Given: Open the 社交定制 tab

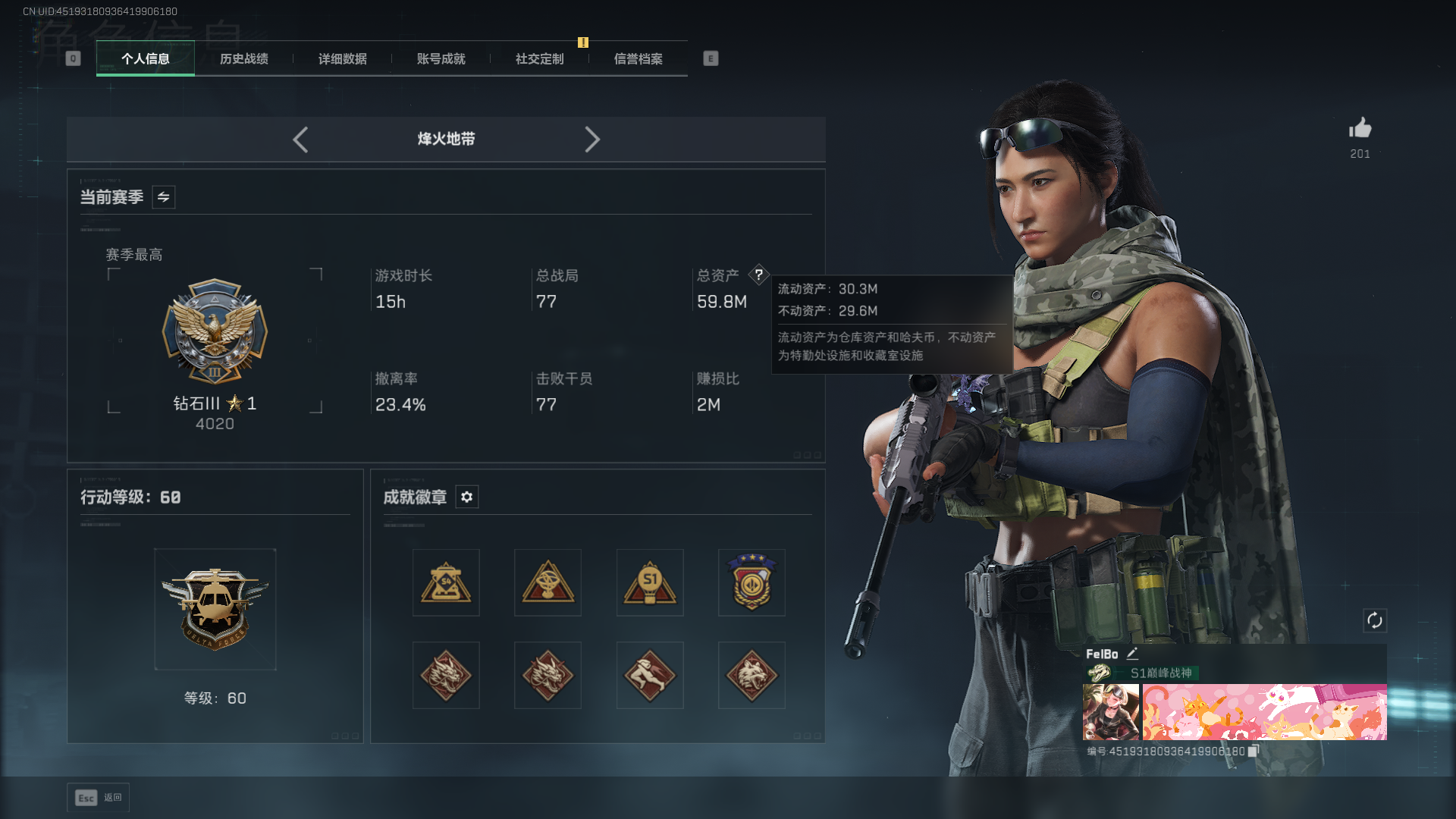Looking at the screenshot, I should pyautogui.click(x=539, y=59).
